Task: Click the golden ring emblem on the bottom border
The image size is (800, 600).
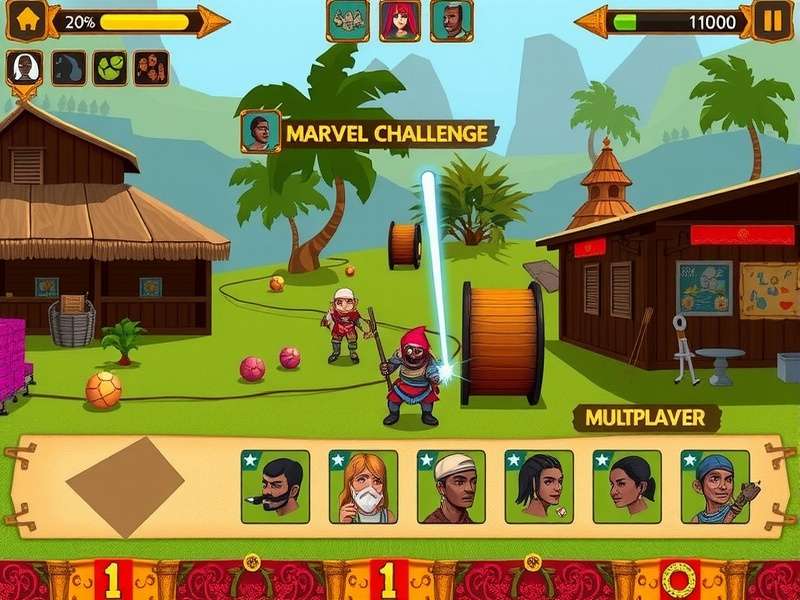Action: click(x=679, y=579)
